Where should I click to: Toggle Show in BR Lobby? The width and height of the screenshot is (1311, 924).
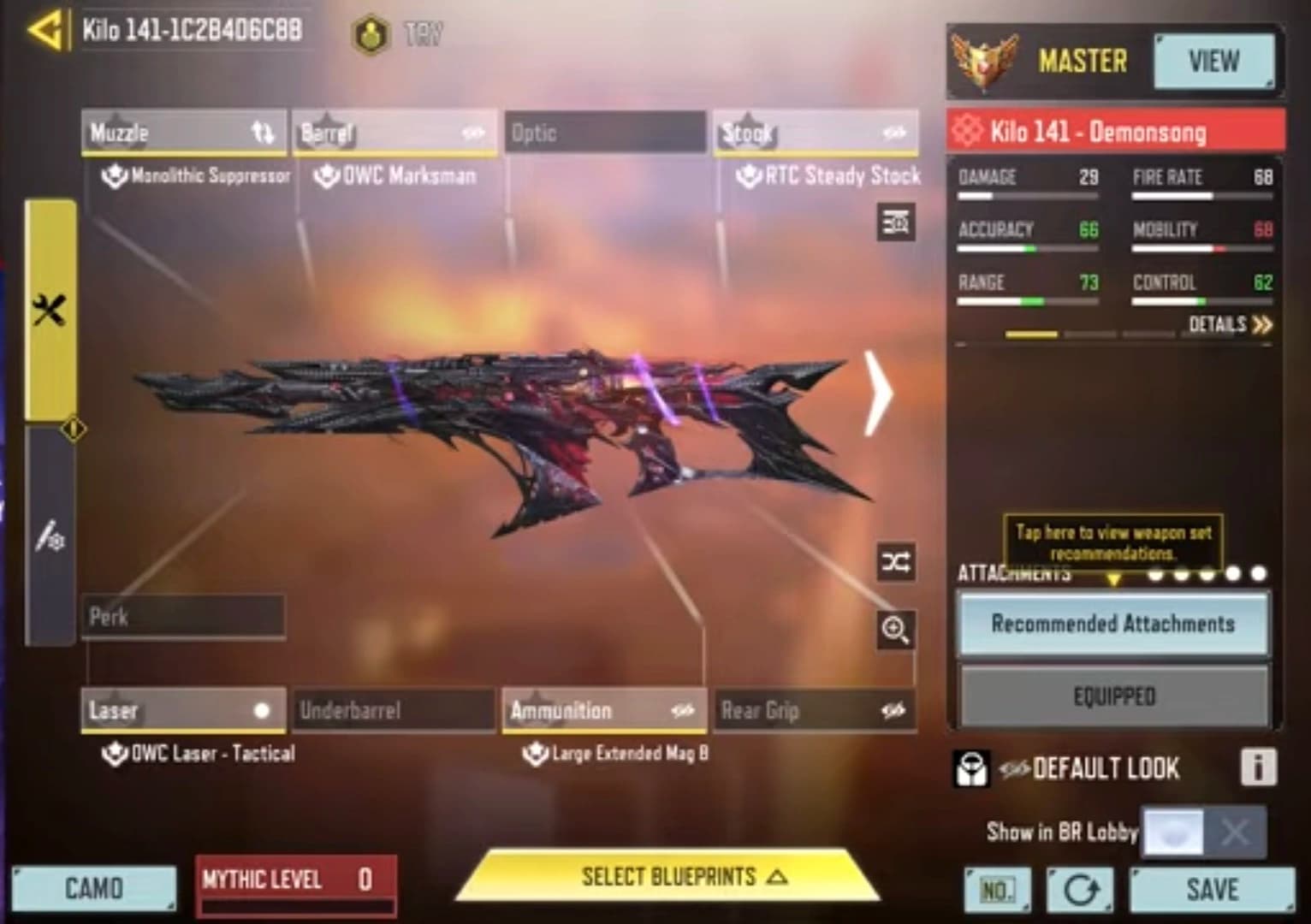point(1203,832)
